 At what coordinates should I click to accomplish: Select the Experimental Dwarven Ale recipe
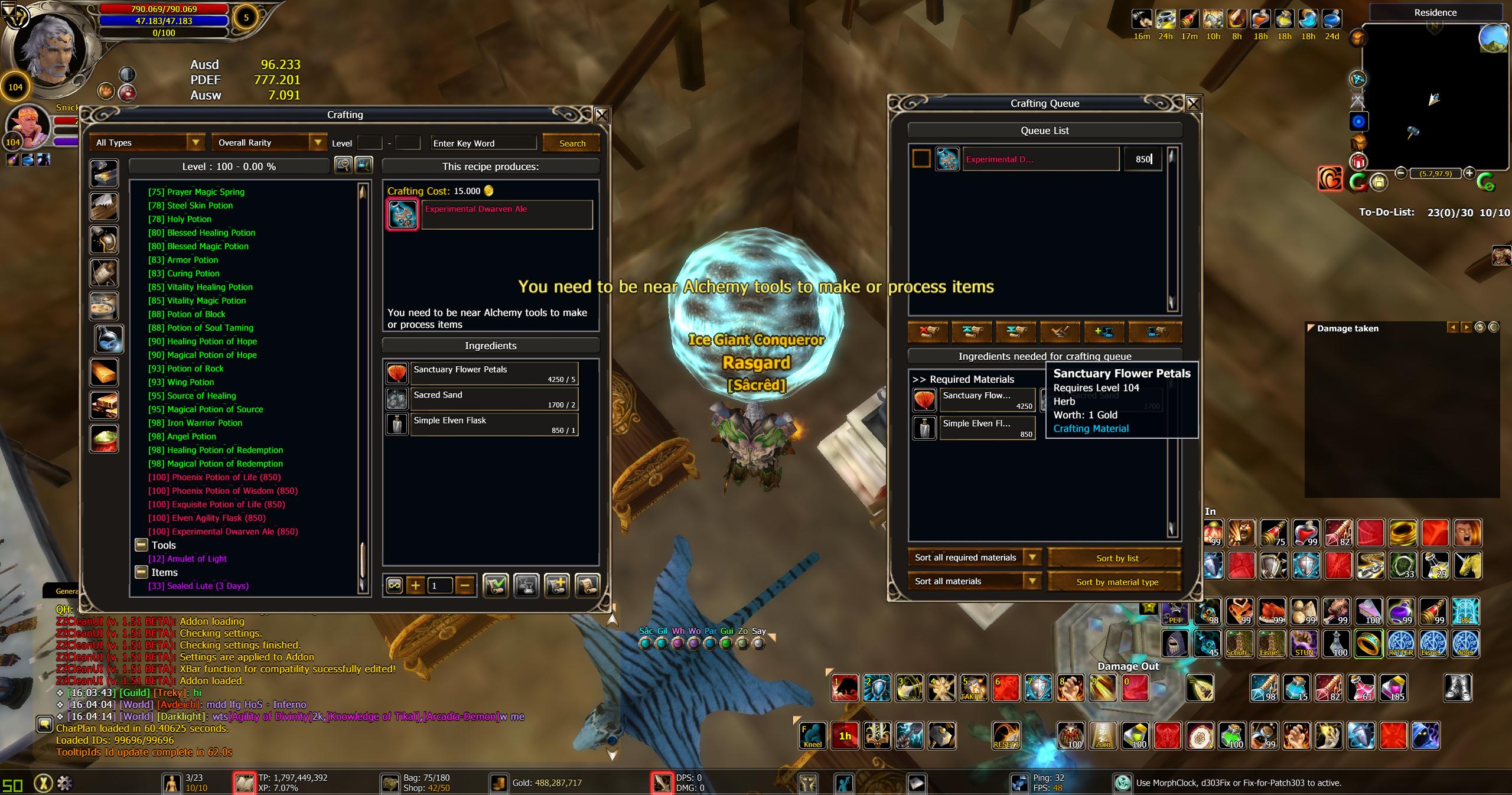pos(223,532)
